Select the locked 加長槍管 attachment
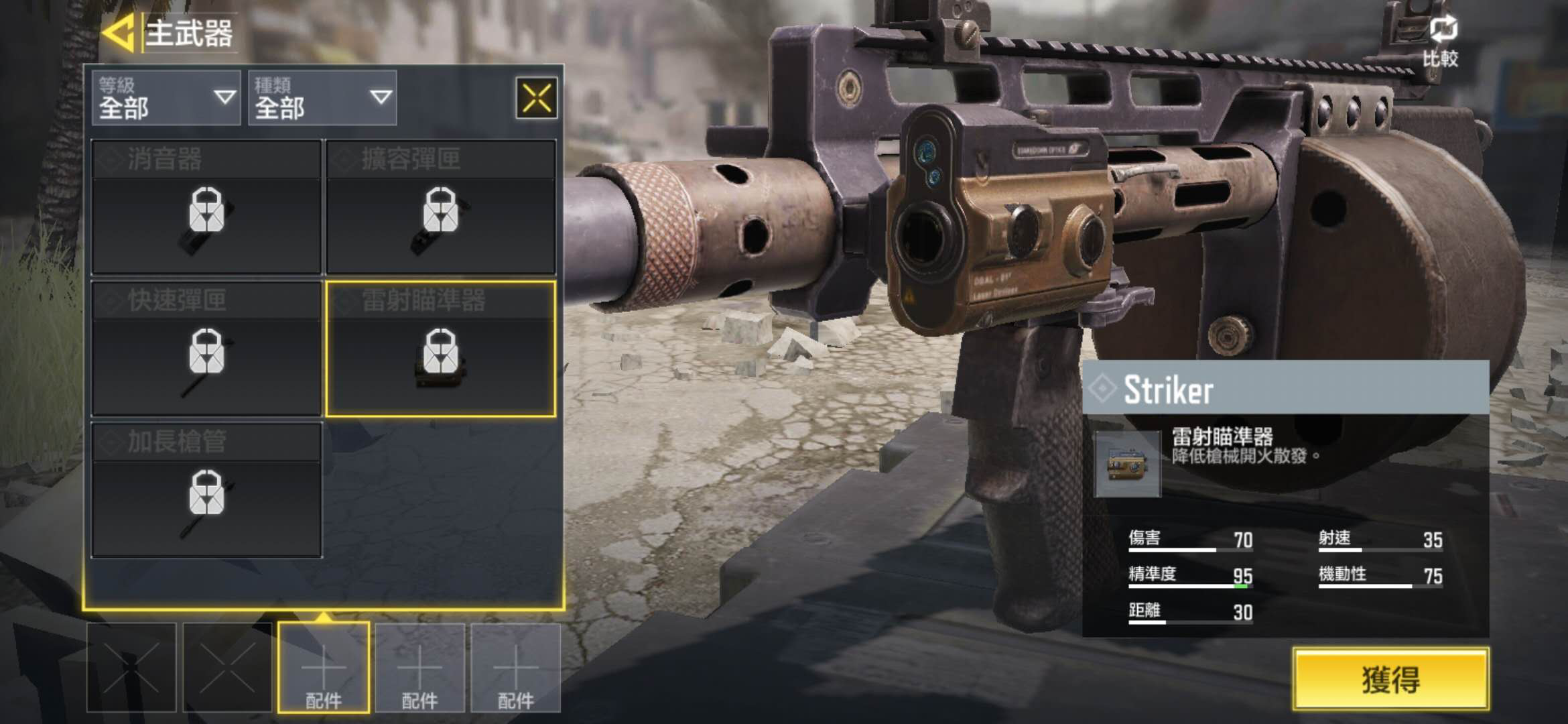 click(x=206, y=490)
